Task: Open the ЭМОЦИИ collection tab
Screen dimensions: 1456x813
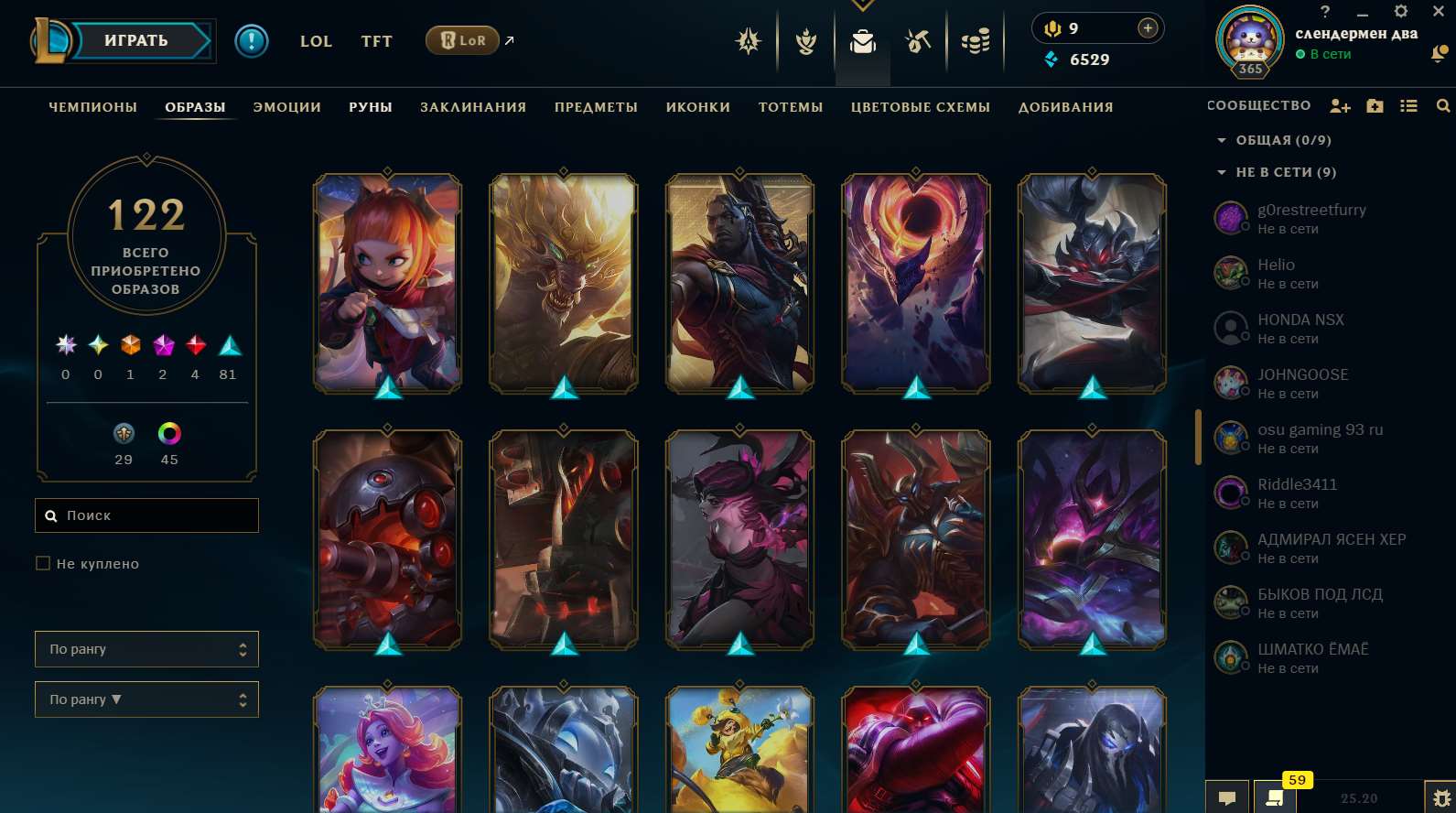Action: coord(286,107)
